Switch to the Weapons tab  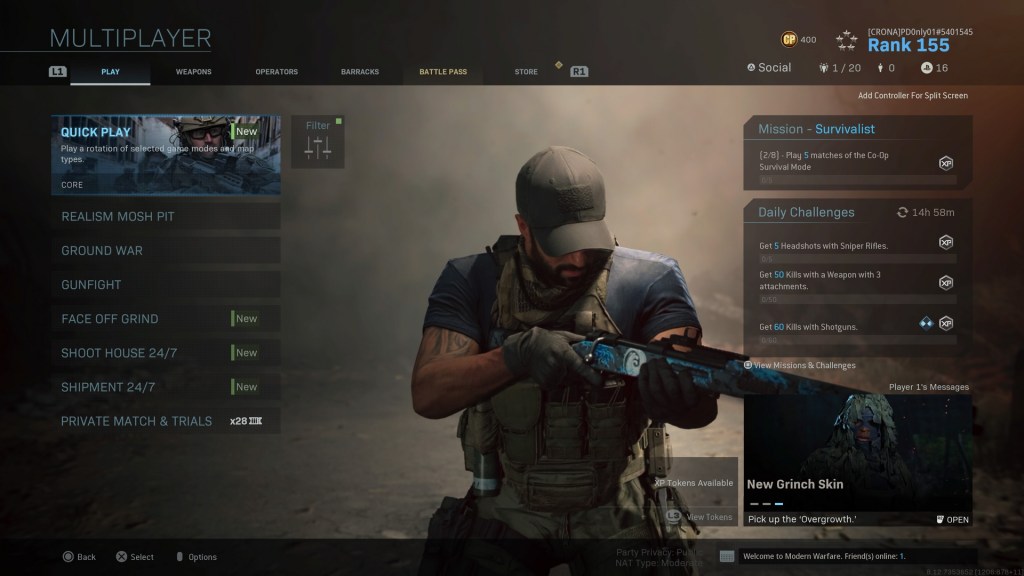[193, 72]
